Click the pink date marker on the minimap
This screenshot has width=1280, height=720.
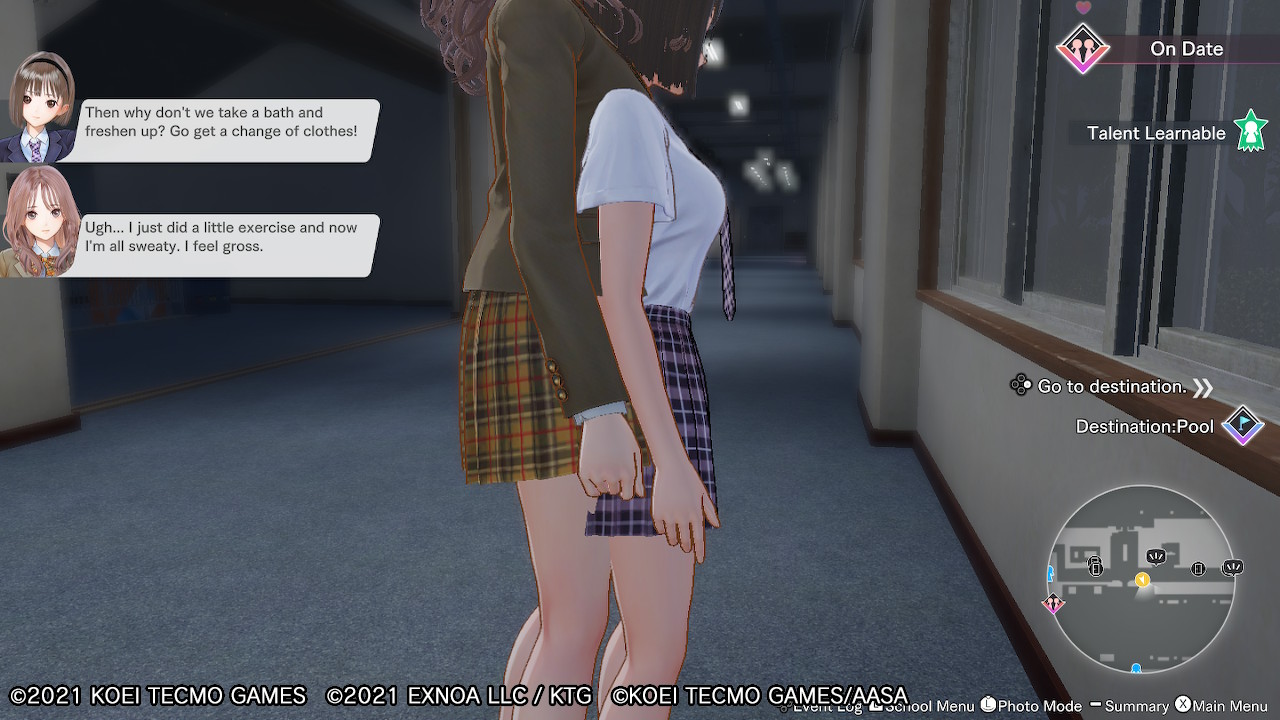(1052, 603)
